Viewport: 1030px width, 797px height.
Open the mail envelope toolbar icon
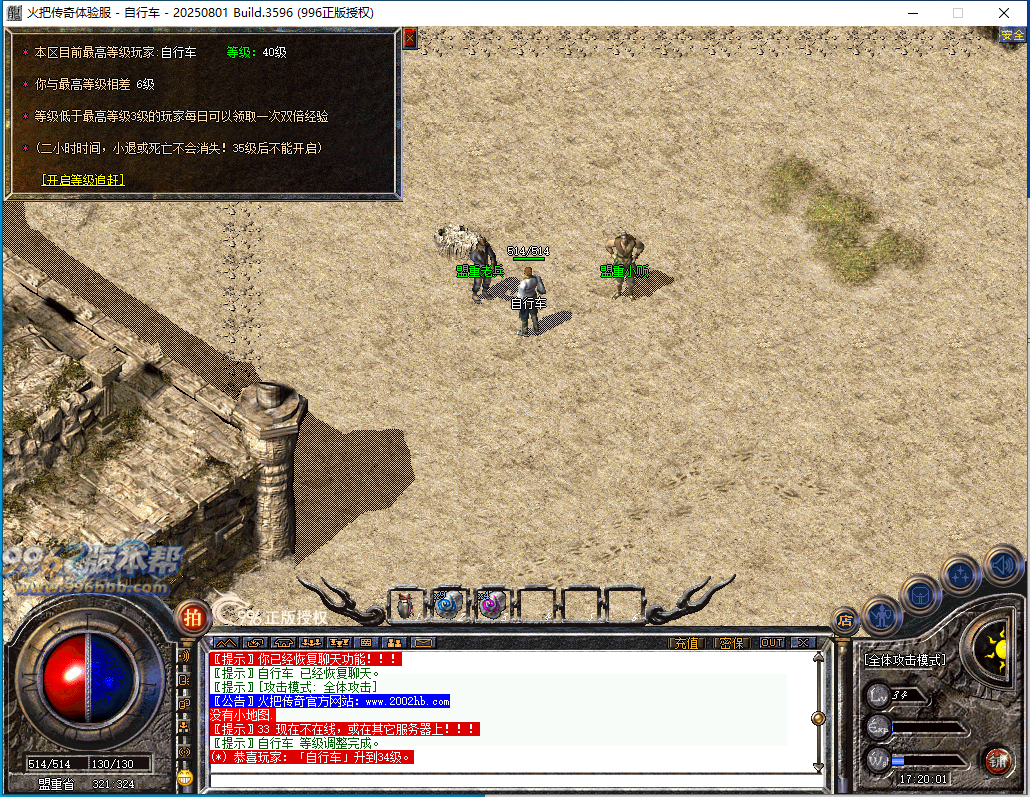[x=423, y=643]
